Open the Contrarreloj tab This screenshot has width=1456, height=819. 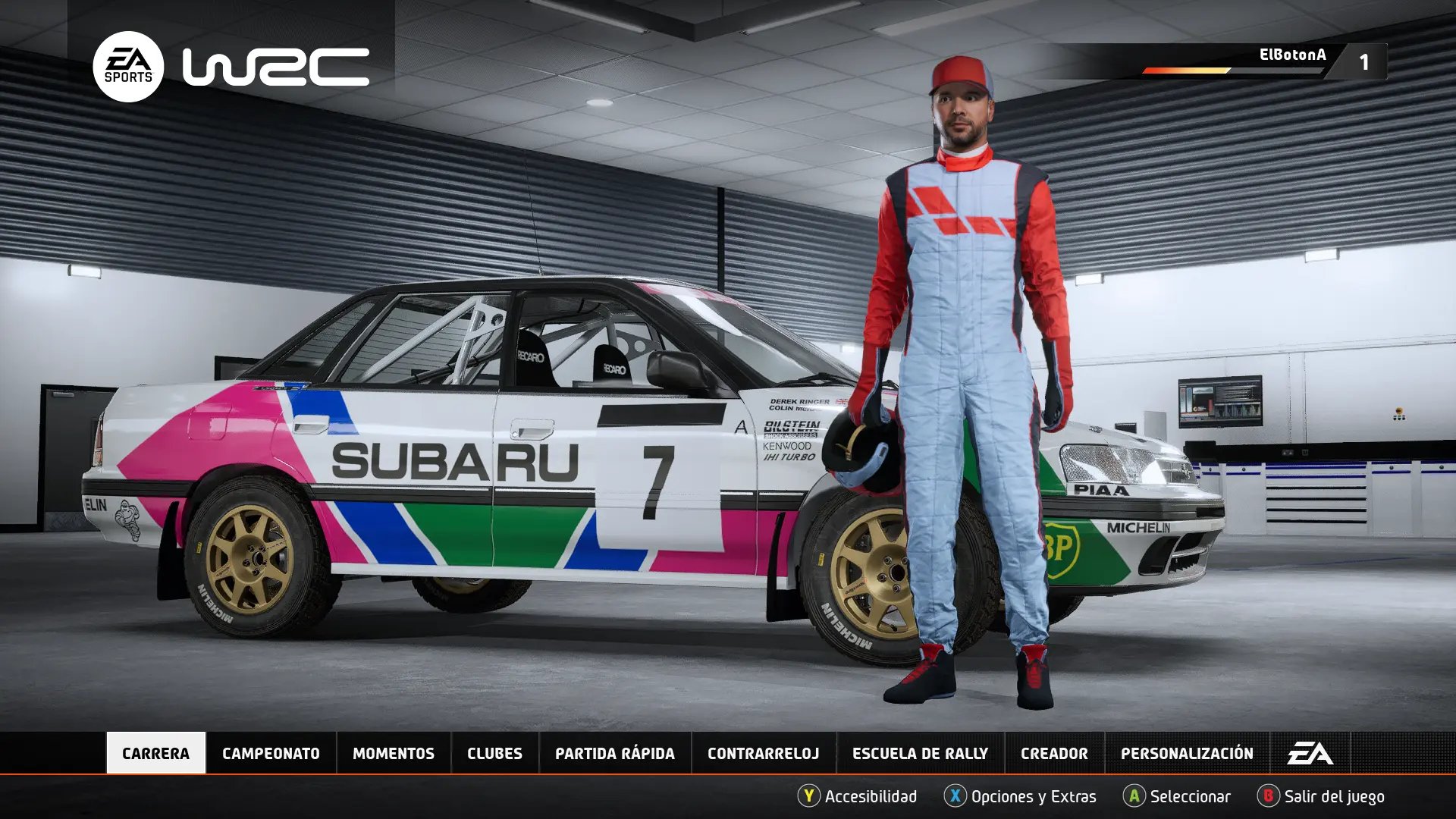tap(763, 753)
